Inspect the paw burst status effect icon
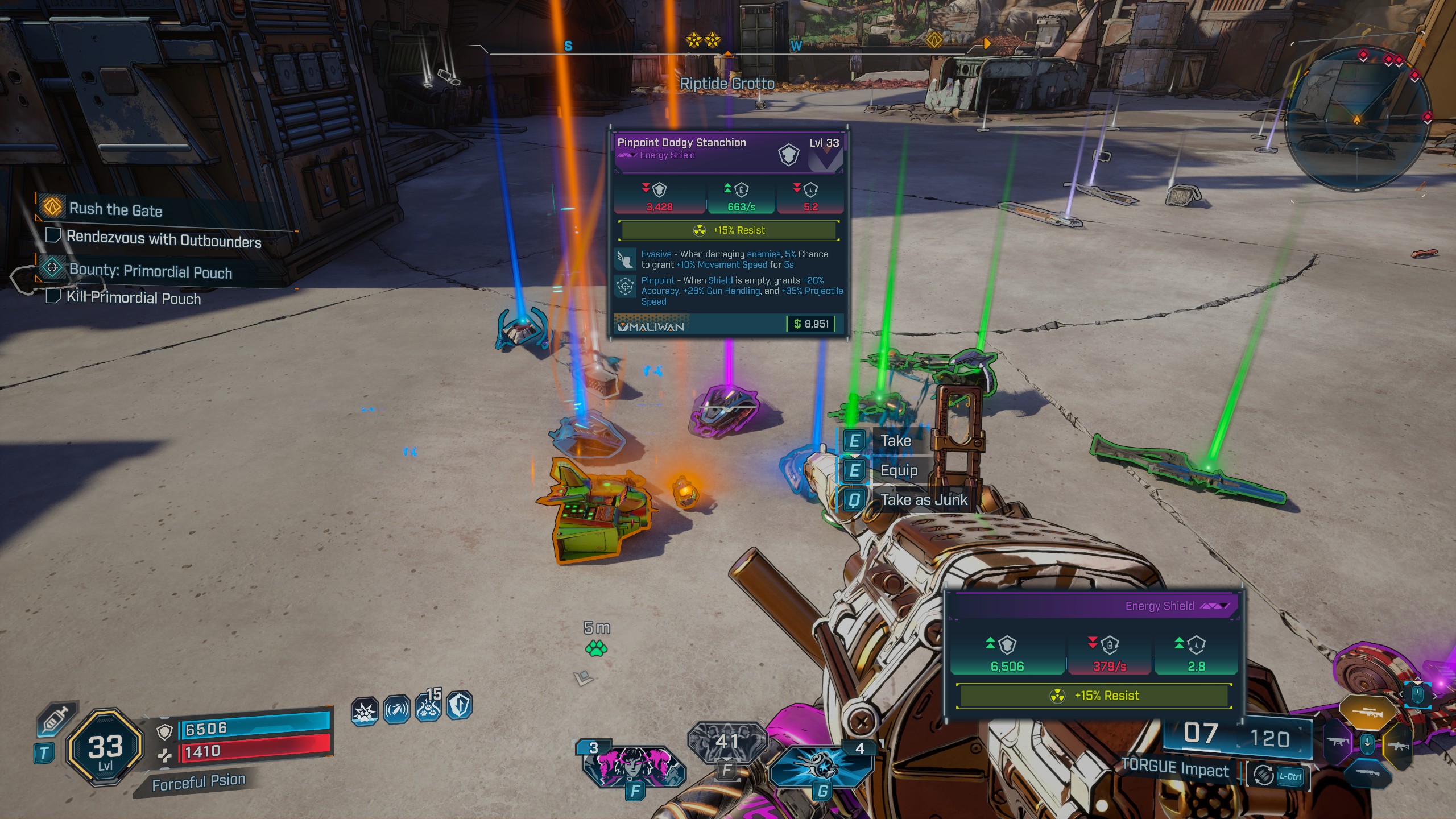The height and width of the screenshot is (819, 1456). pyautogui.click(x=365, y=711)
